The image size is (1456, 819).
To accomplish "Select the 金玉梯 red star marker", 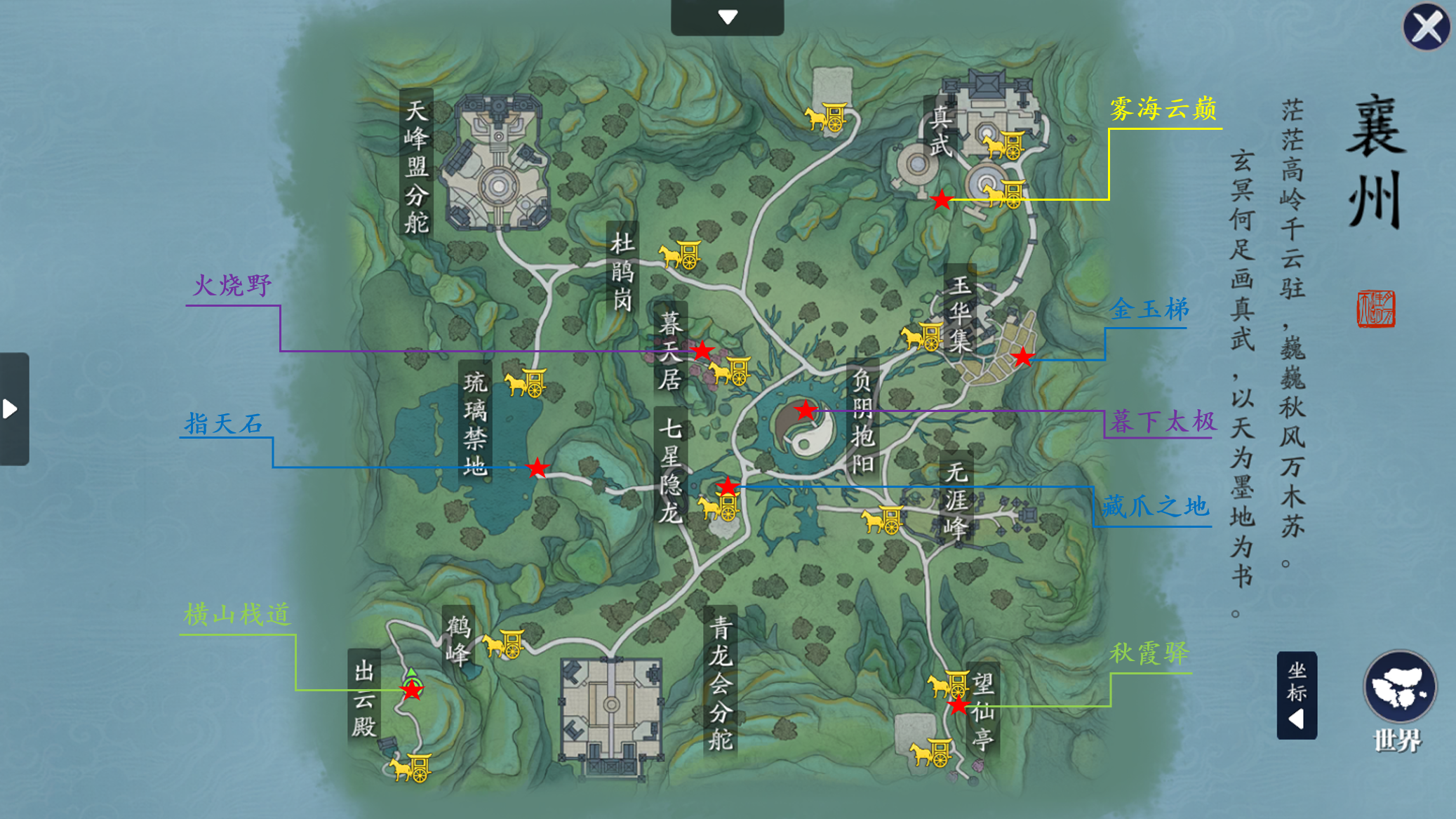I will (x=1023, y=357).
